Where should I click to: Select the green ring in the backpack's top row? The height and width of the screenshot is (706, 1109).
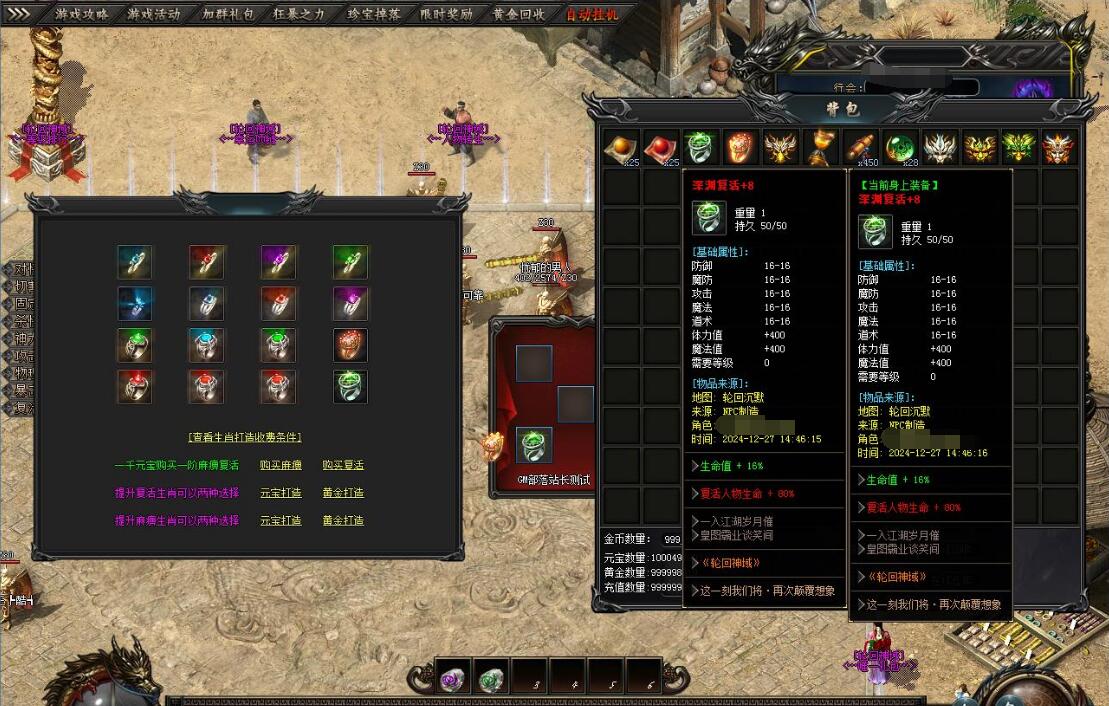click(700, 147)
